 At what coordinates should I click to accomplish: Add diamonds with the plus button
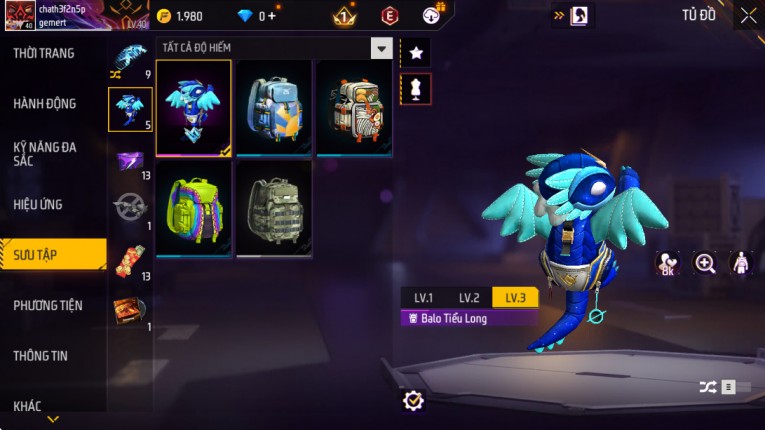[x=270, y=16]
